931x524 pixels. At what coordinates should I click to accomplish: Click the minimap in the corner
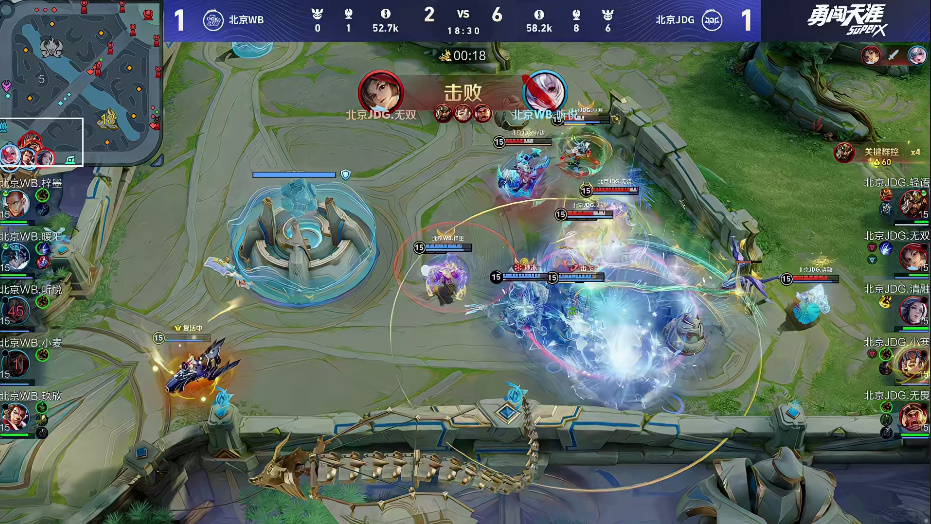[81, 83]
